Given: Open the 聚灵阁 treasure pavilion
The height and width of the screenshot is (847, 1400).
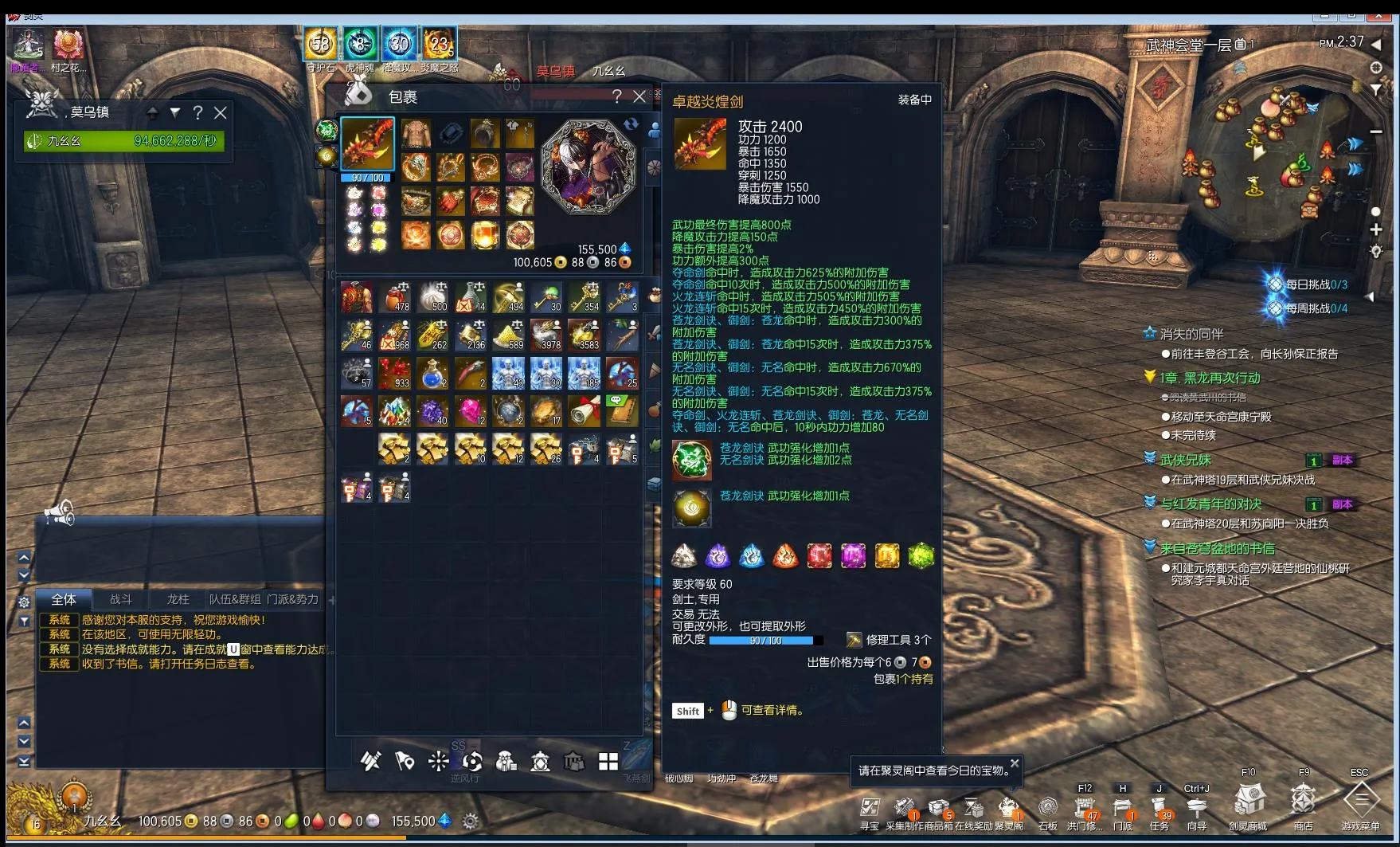Looking at the screenshot, I should click(1009, 807).
